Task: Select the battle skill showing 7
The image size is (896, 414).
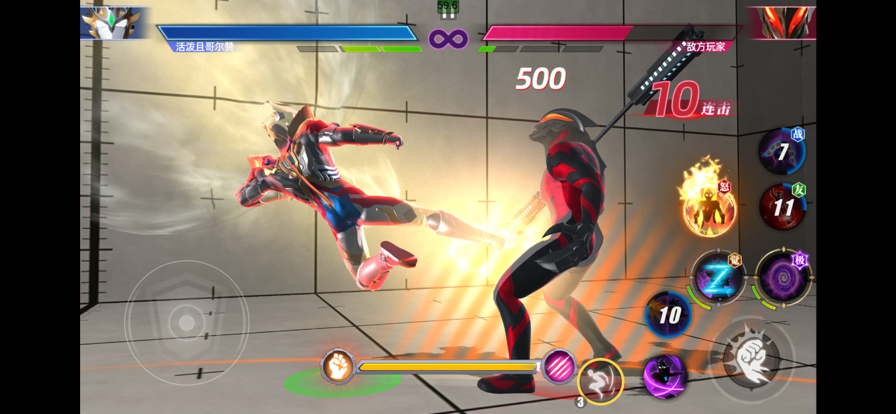Action: 781,152
